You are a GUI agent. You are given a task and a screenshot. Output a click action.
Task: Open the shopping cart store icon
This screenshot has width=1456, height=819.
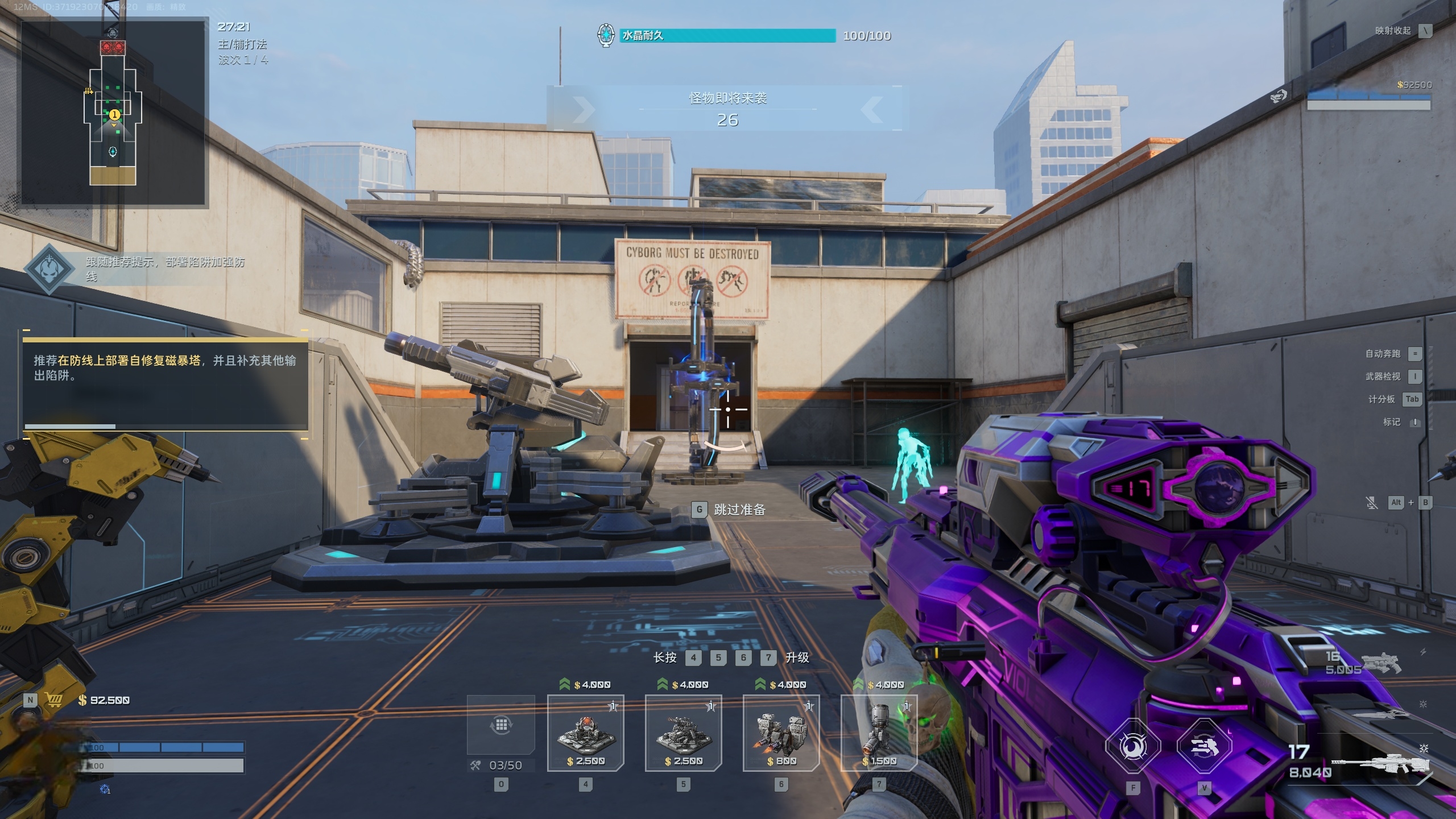pyautogui.click(x=53, y=700)
